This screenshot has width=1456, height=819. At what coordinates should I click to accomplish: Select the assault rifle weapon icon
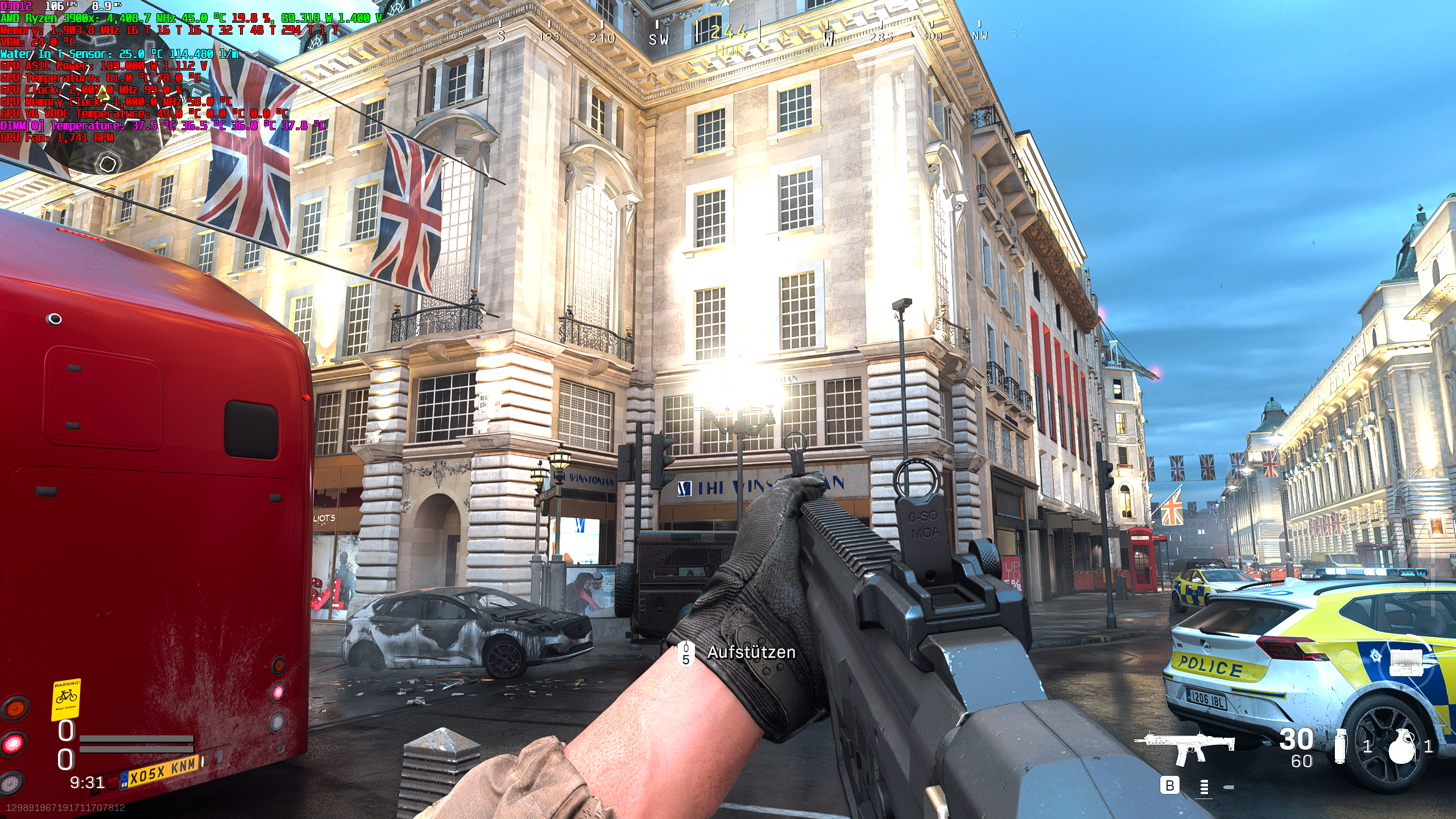point(1185,747)
